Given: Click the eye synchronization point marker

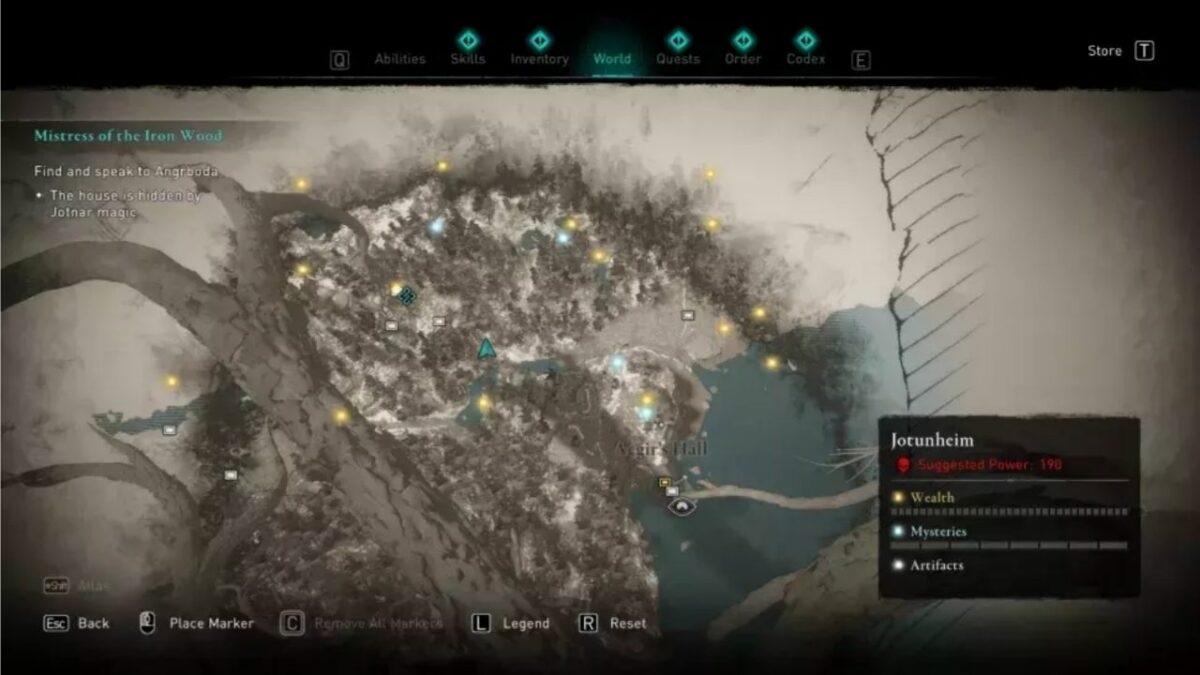Looking at the screenshot, I should [682, 507].
